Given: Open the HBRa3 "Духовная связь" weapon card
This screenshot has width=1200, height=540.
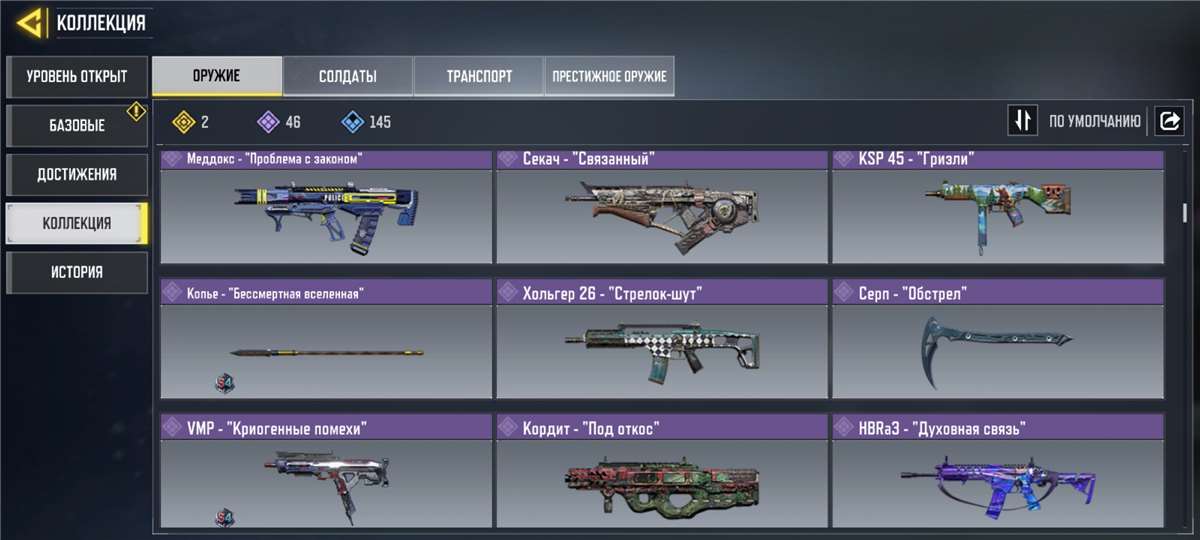Looking at the screenshot, I should click(x=997, y=472).
